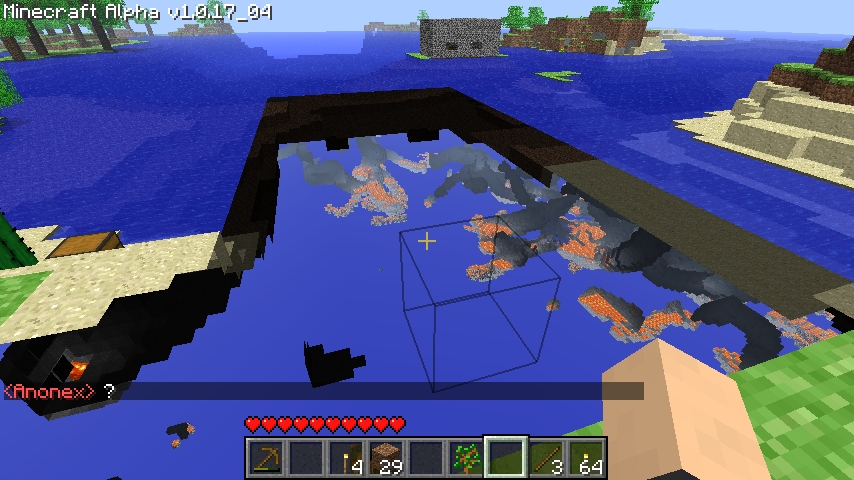Pick the slot holding 3 sticks

coord(546,458)
